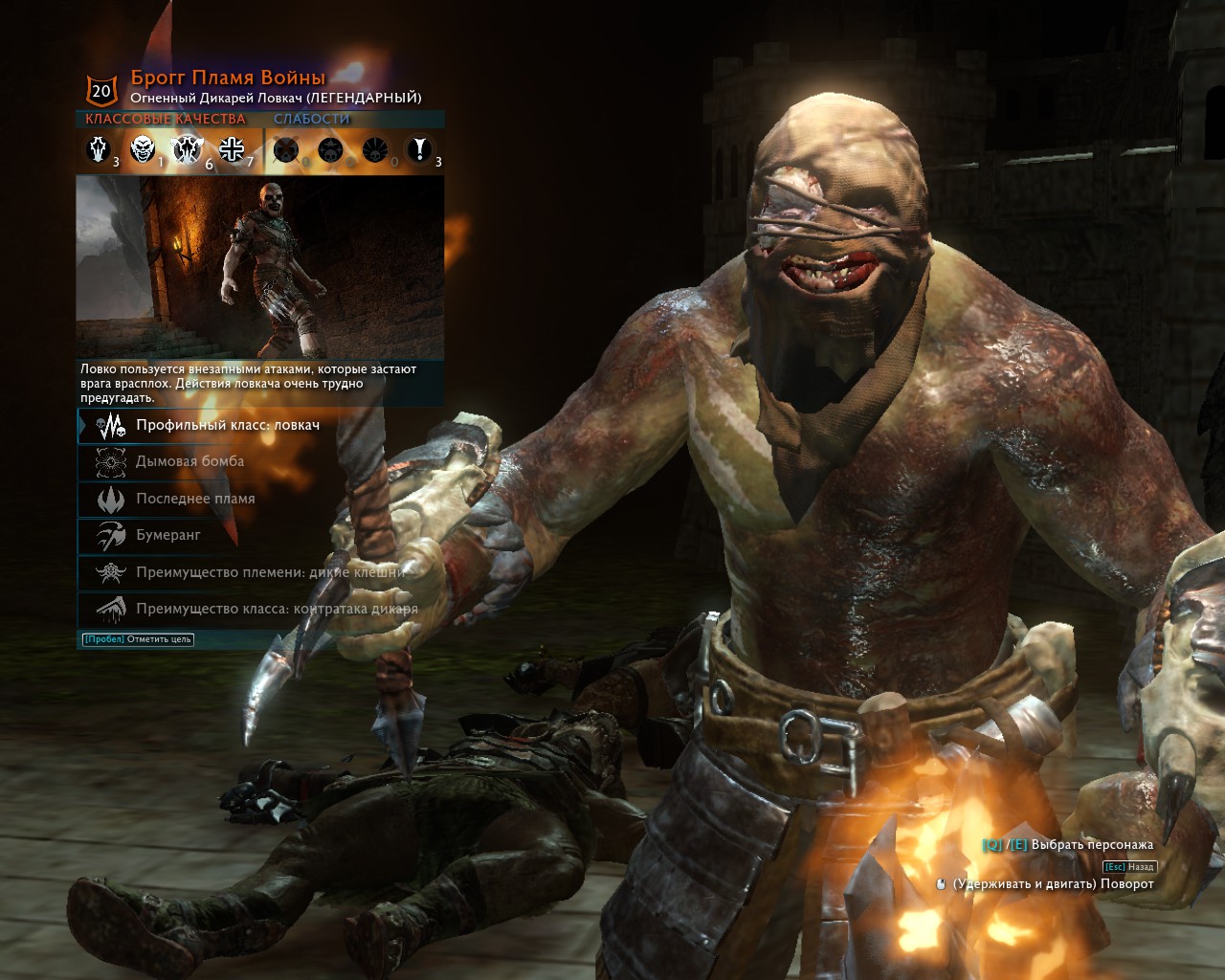Click the cross-shaped strength icon with 7
Viewport: 1225px width, 980px height.
tap(232, 149)
